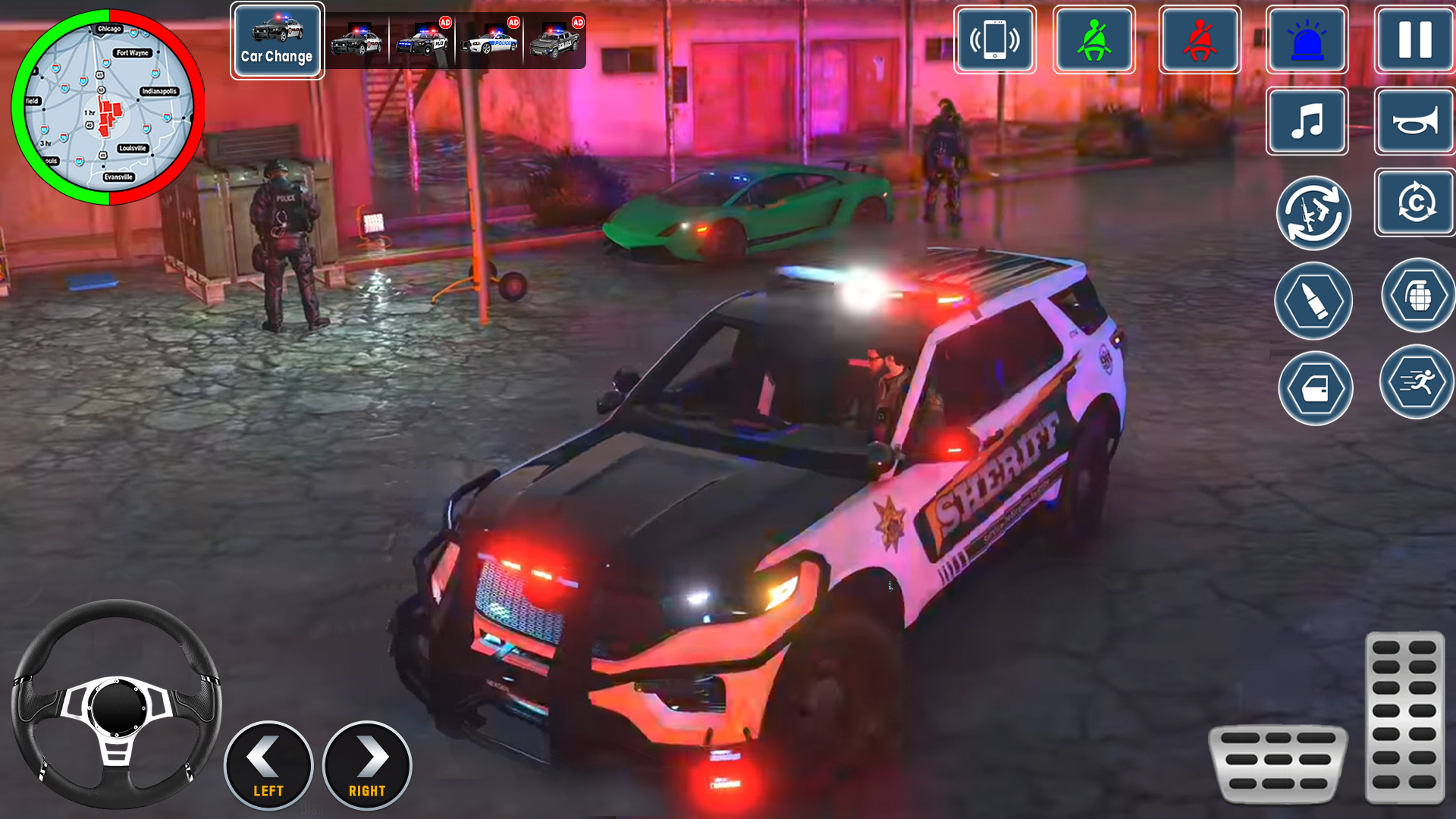Open the minimap
This screenshot has width=1456, height=819.
coord(110,106)
